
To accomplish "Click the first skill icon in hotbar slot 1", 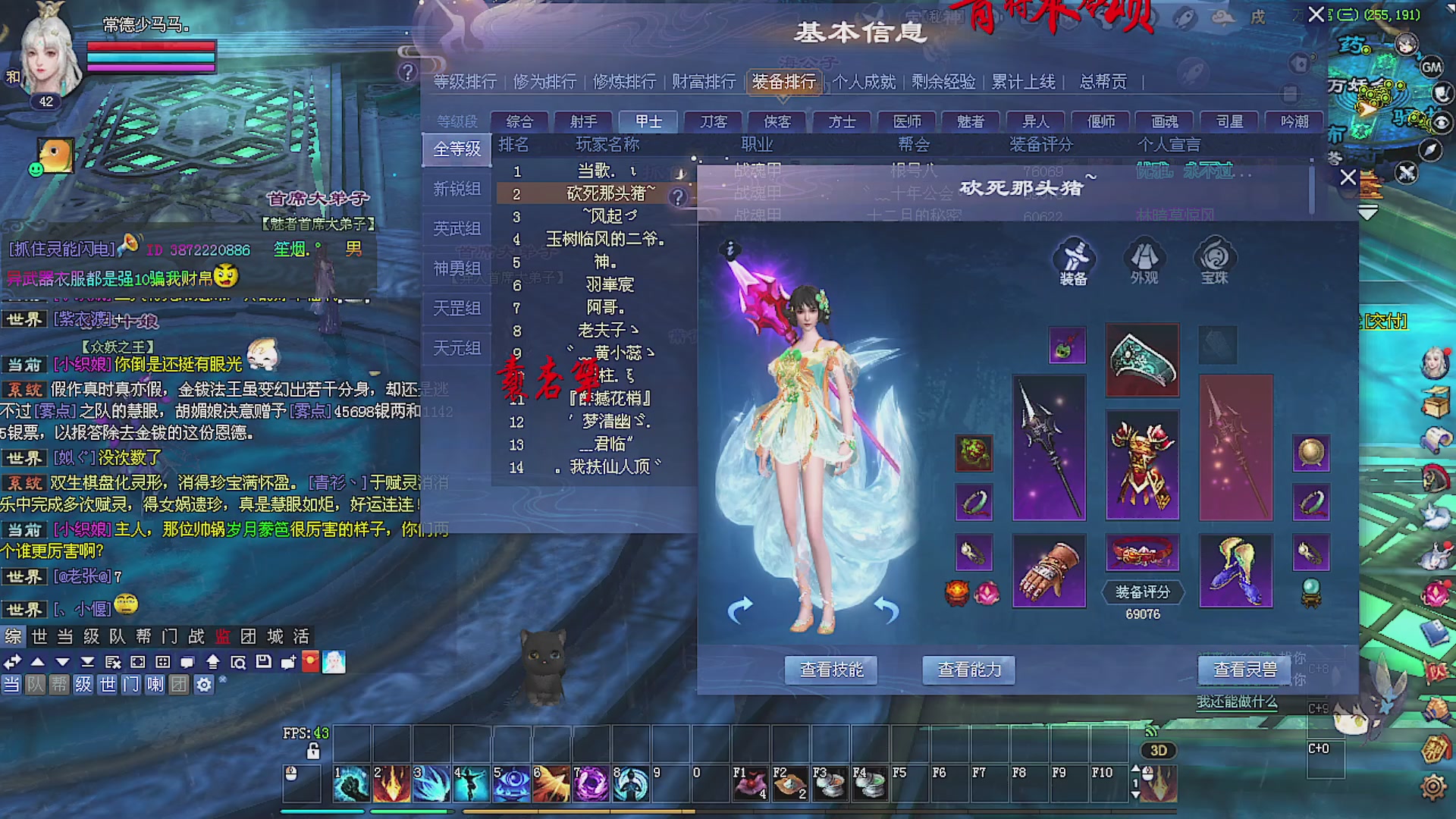I will pyautogui.click(x=350, y=781).
